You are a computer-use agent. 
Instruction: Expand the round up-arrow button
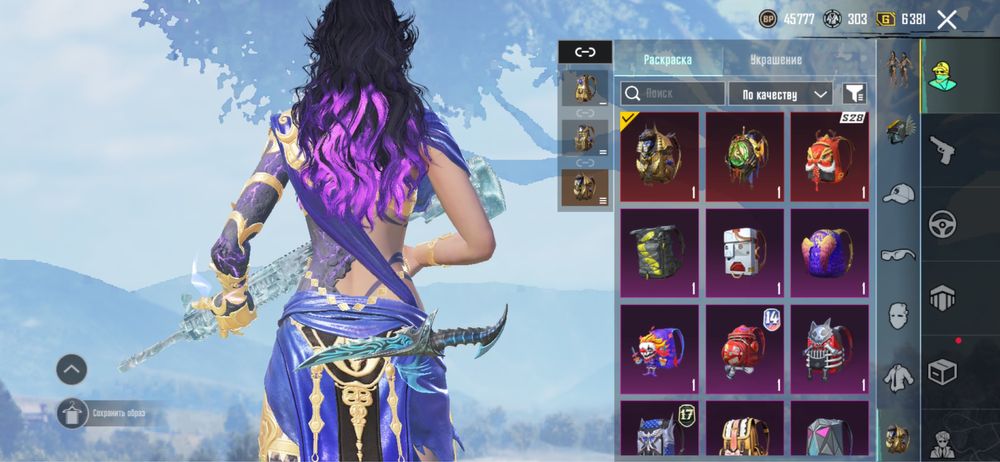point(71,370)
